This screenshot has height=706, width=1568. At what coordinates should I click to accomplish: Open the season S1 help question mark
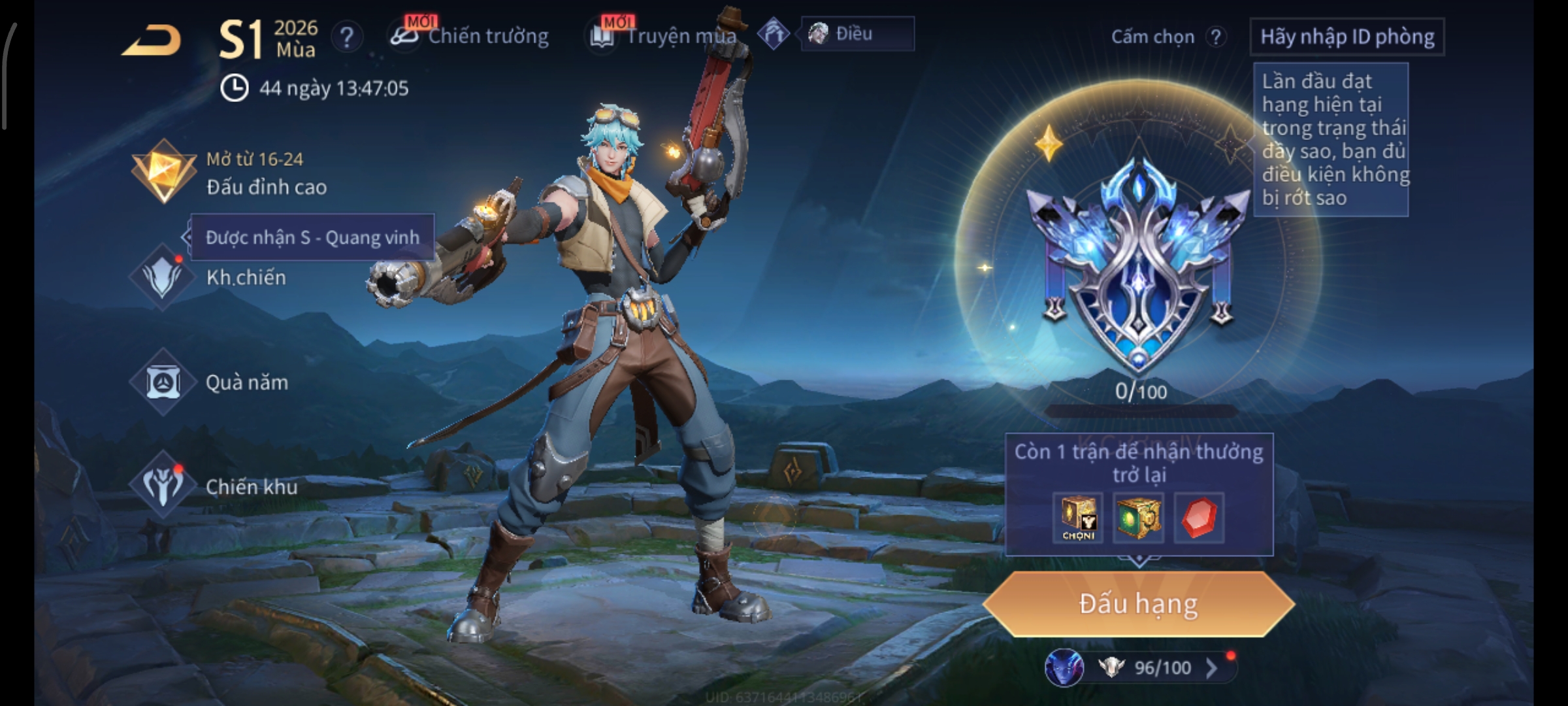(x=346, y=37)
